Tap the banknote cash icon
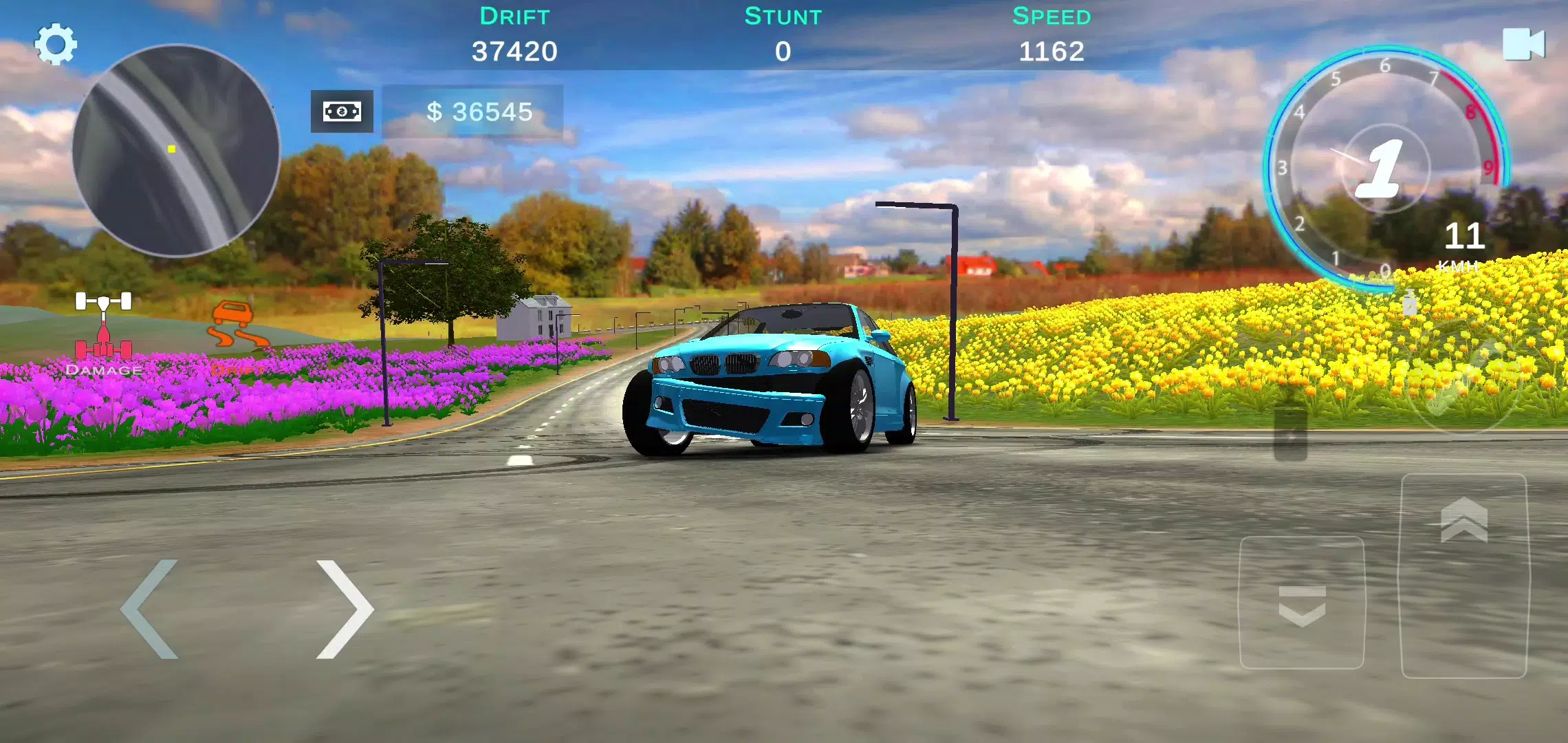This screenshot has width=1568, height=743. tap(341, 112)
